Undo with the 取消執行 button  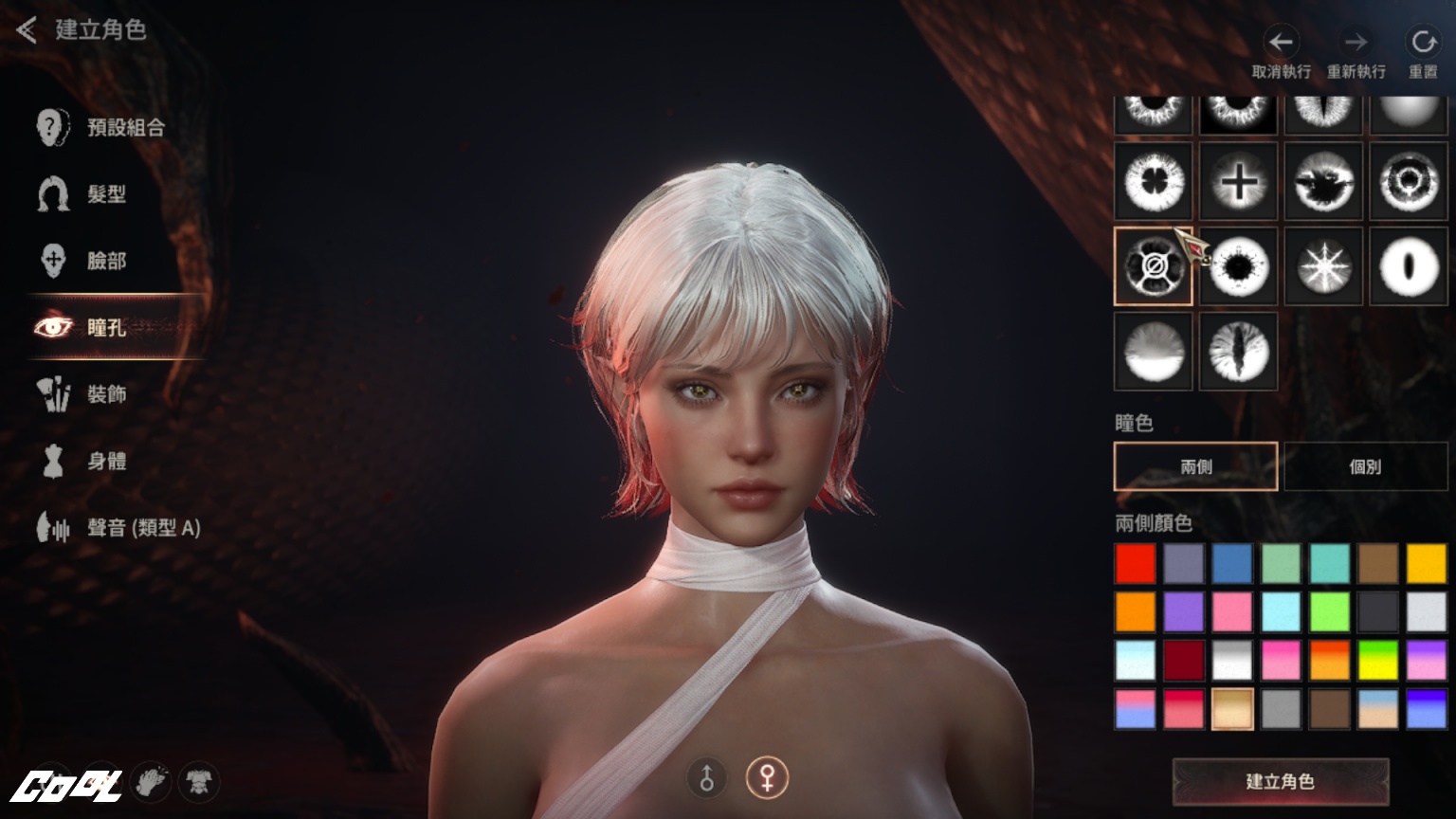point(1281,53)
